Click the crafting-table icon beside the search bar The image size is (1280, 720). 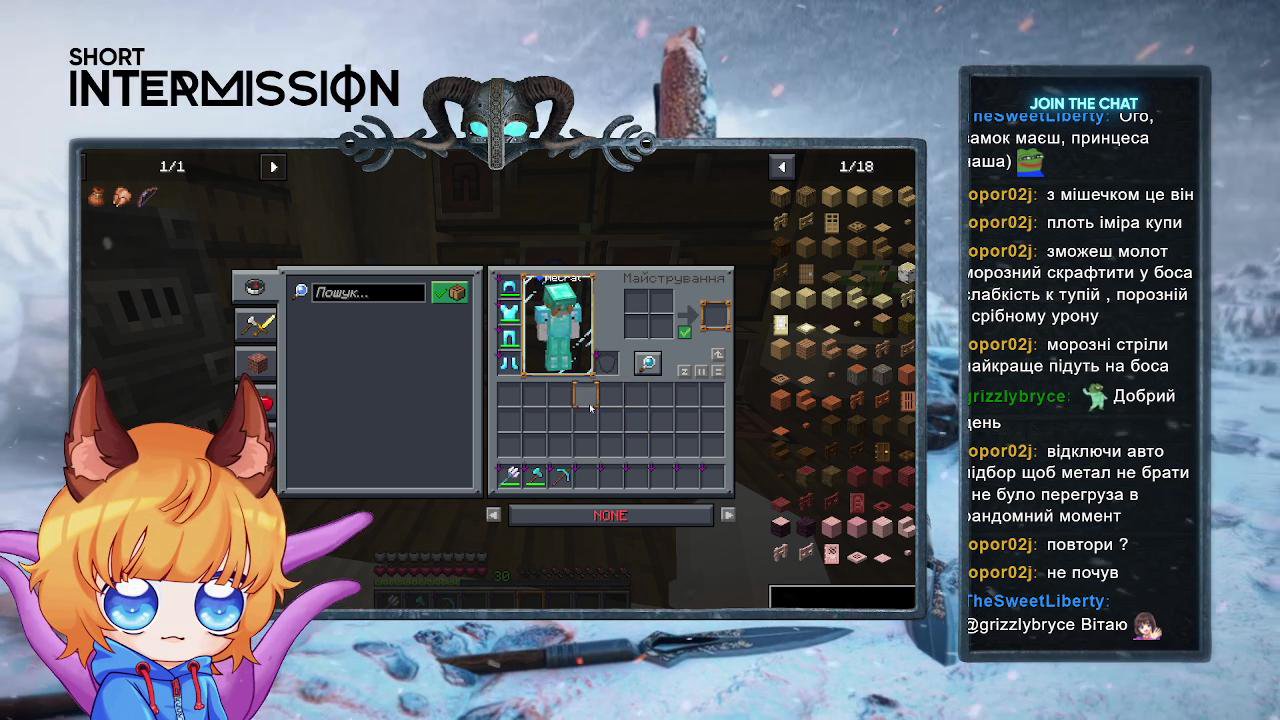(x=456, y=292)
